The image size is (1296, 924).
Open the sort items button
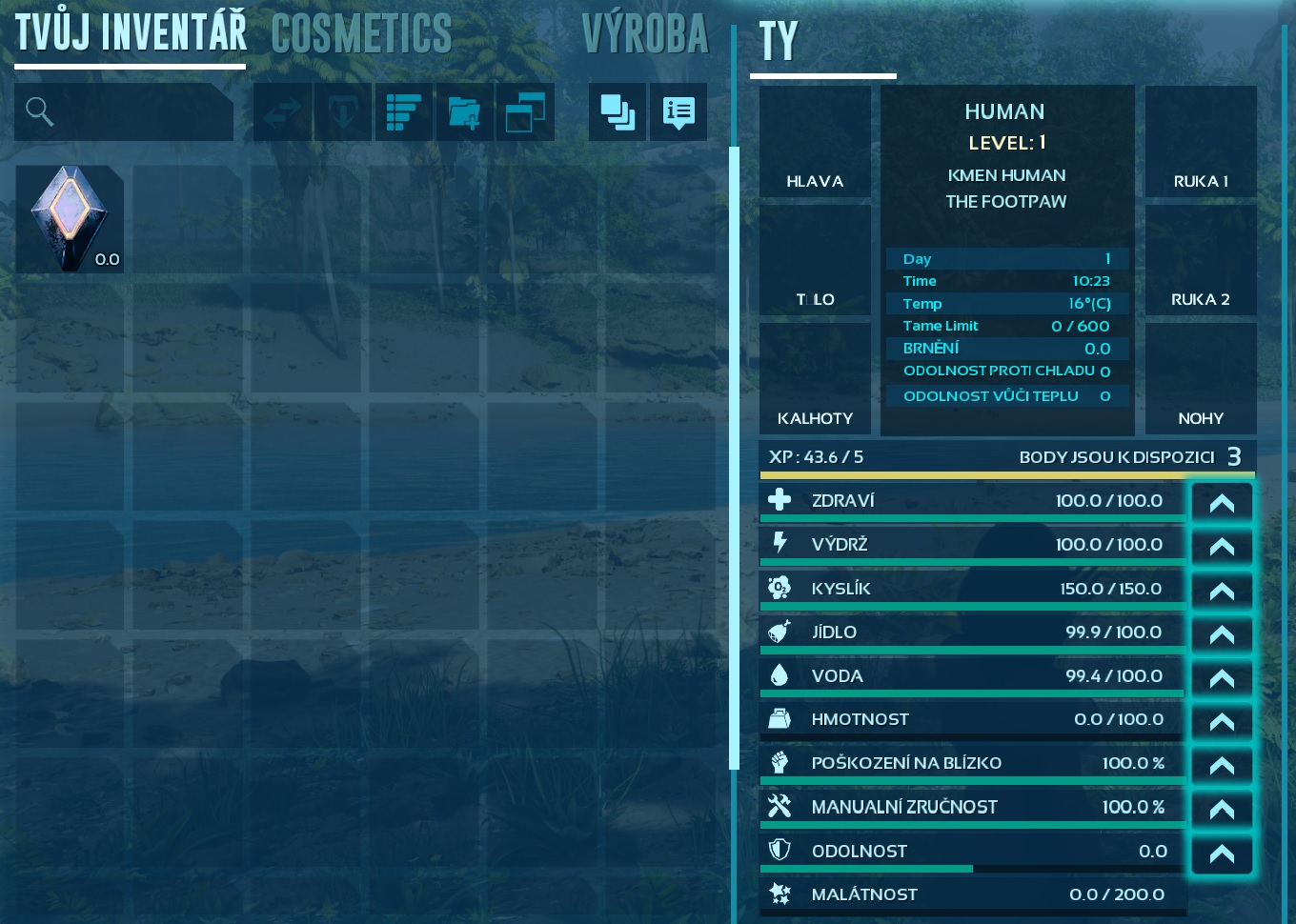point(404,112)
